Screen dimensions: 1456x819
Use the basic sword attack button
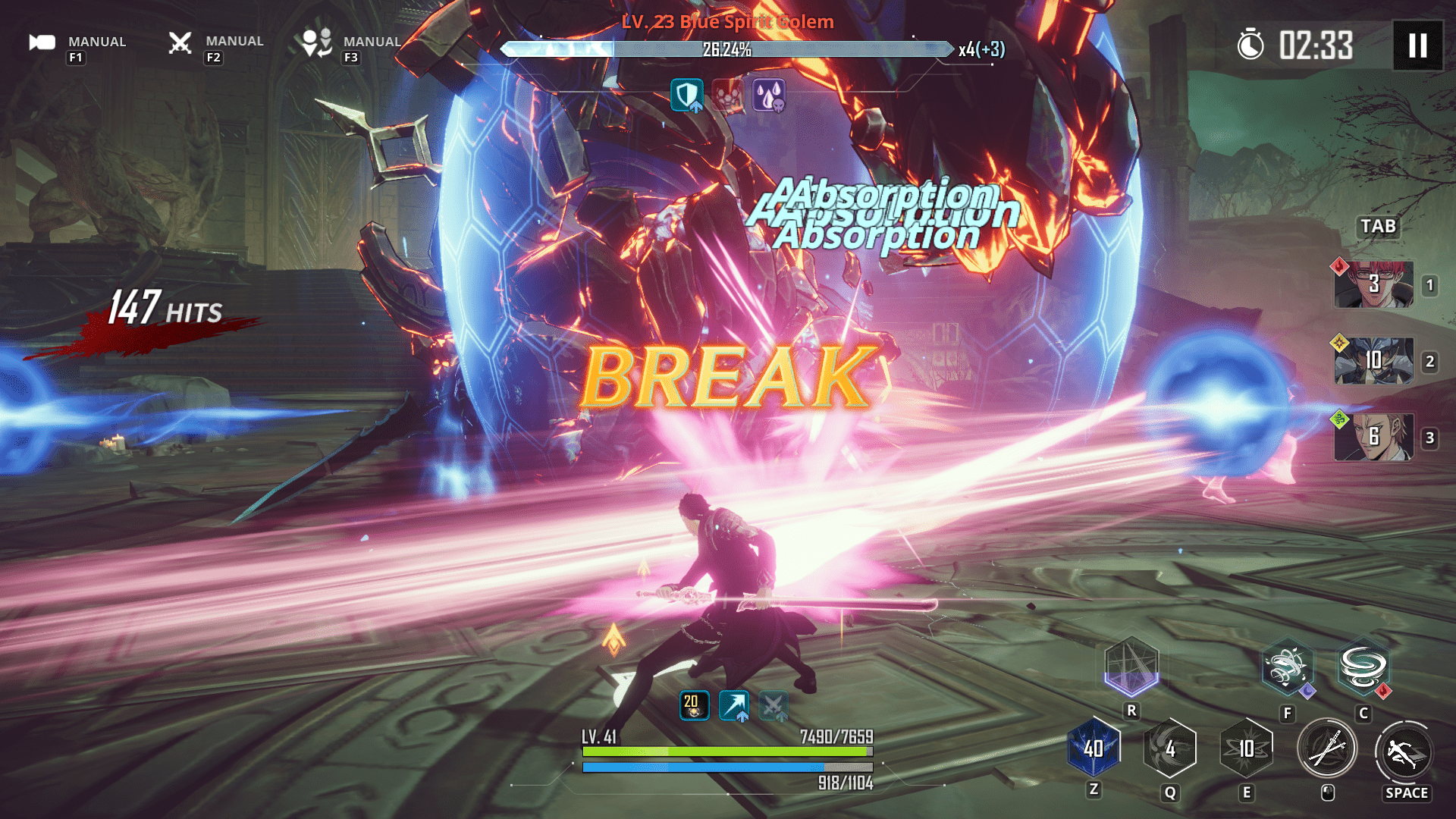pyautogui.click(x=1326, y=751)
